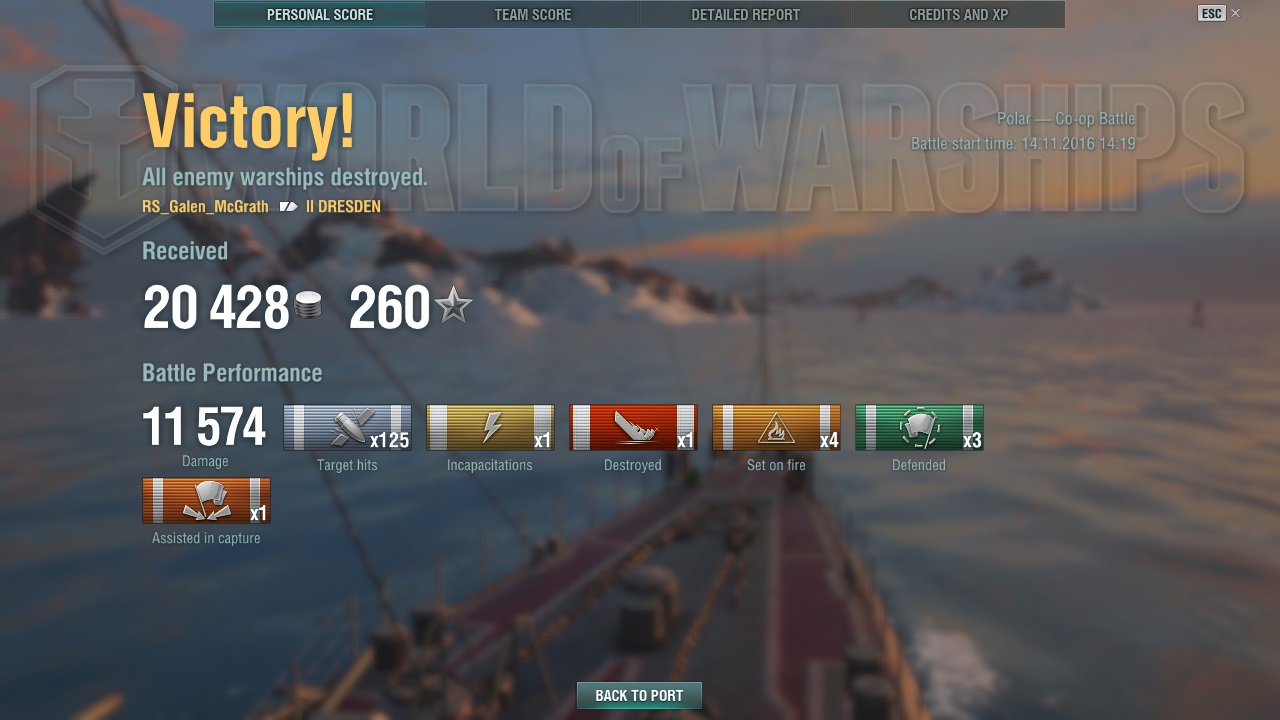Select the Incapacitations ribbon

pos(490,428)
